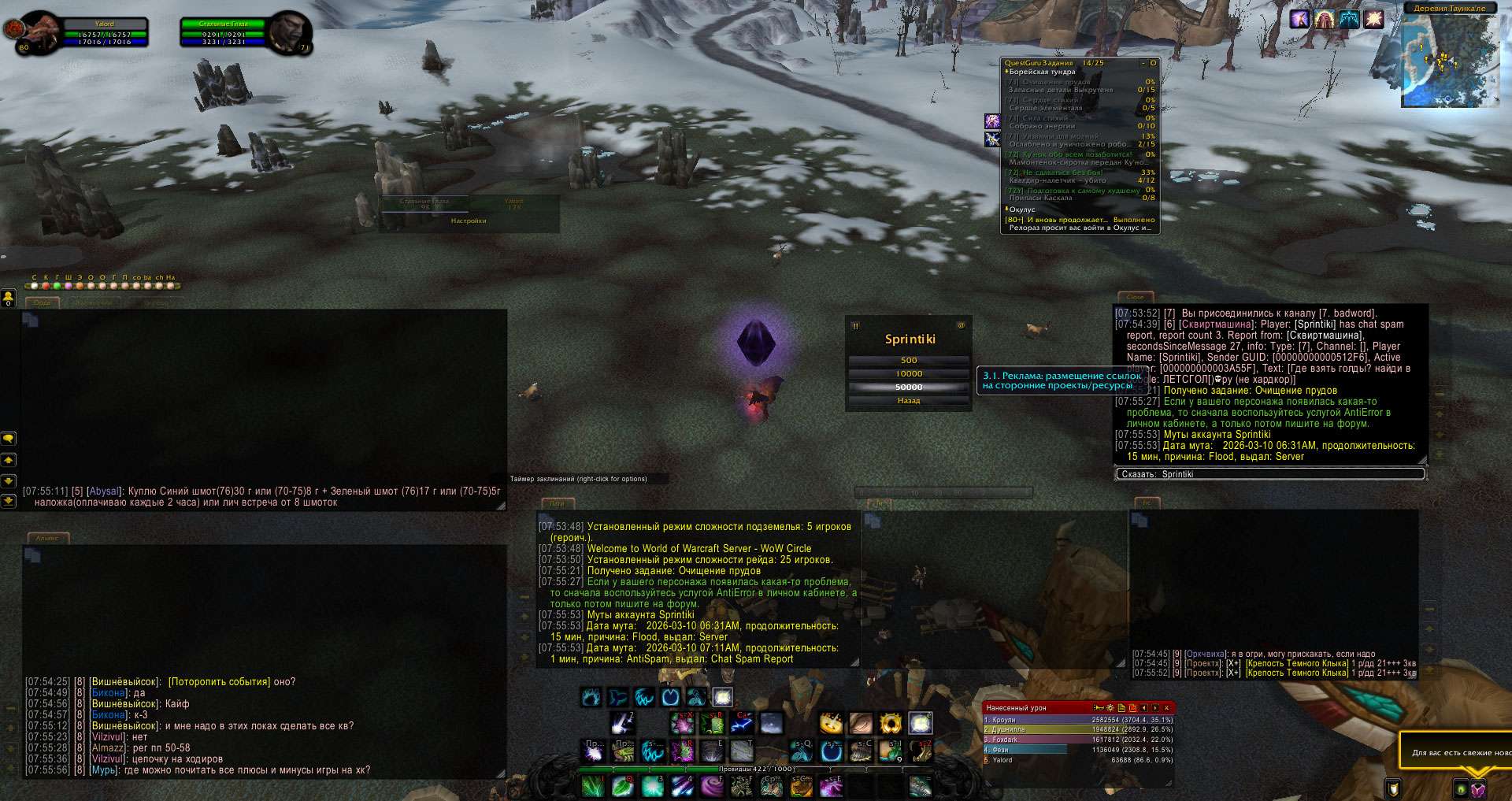Click the Сказать chat input field

tap(1269, 474)
